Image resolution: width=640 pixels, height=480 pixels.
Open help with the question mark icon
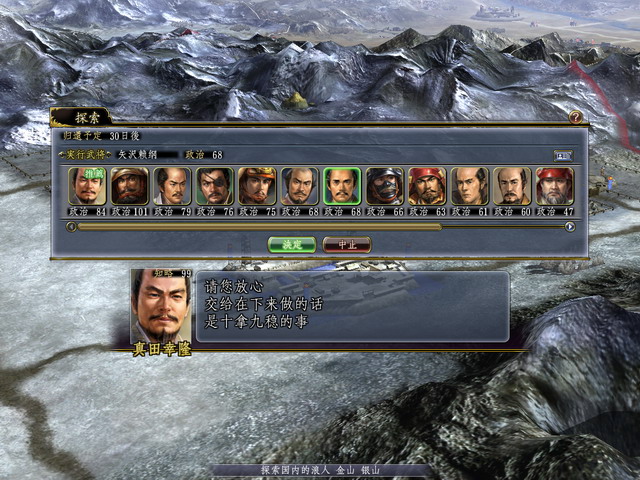[575, 117]
